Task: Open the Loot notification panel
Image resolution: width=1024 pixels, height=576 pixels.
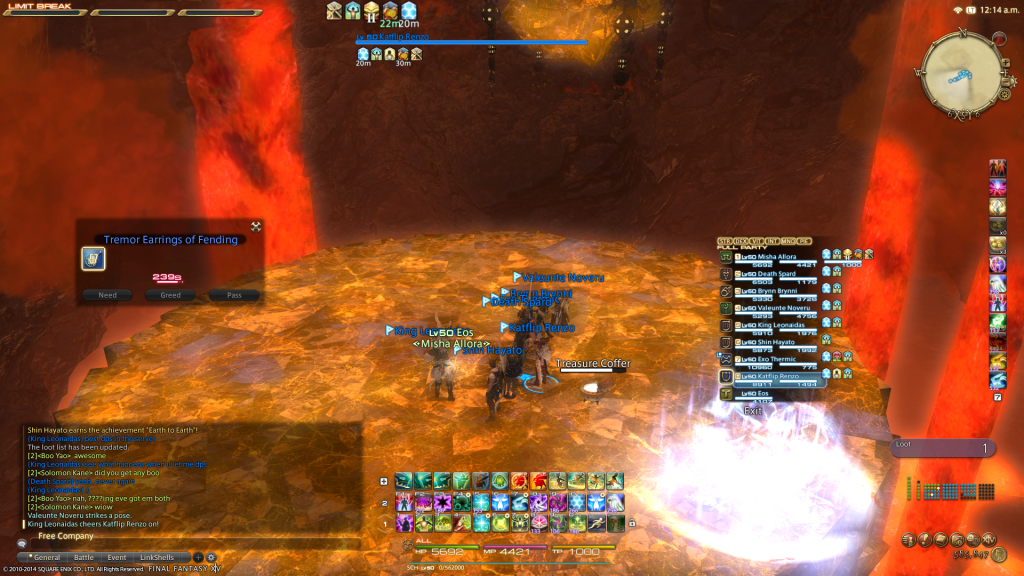Action: (942, 448)
